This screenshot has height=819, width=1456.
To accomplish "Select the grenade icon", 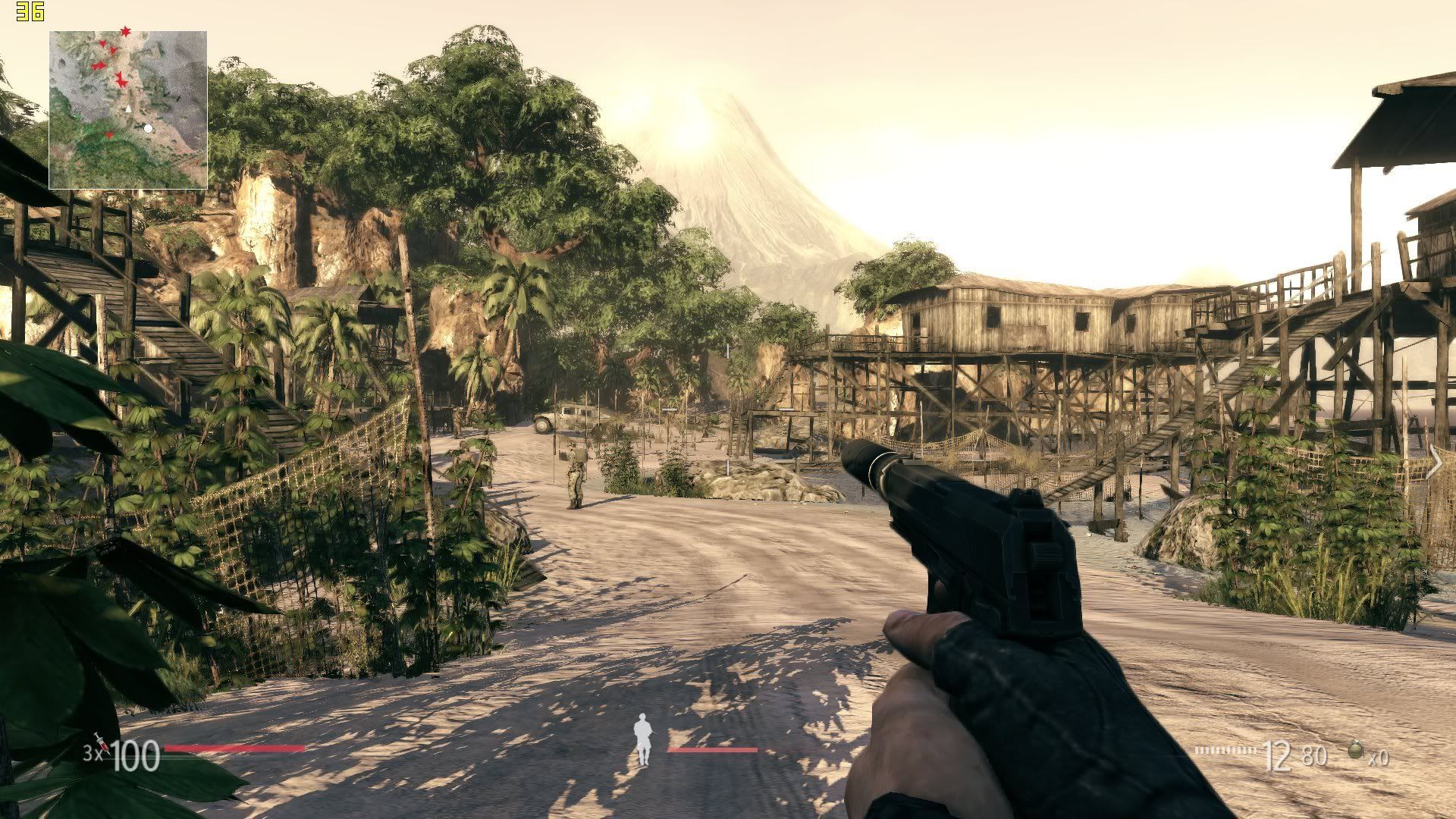I will pos(1356,751).
